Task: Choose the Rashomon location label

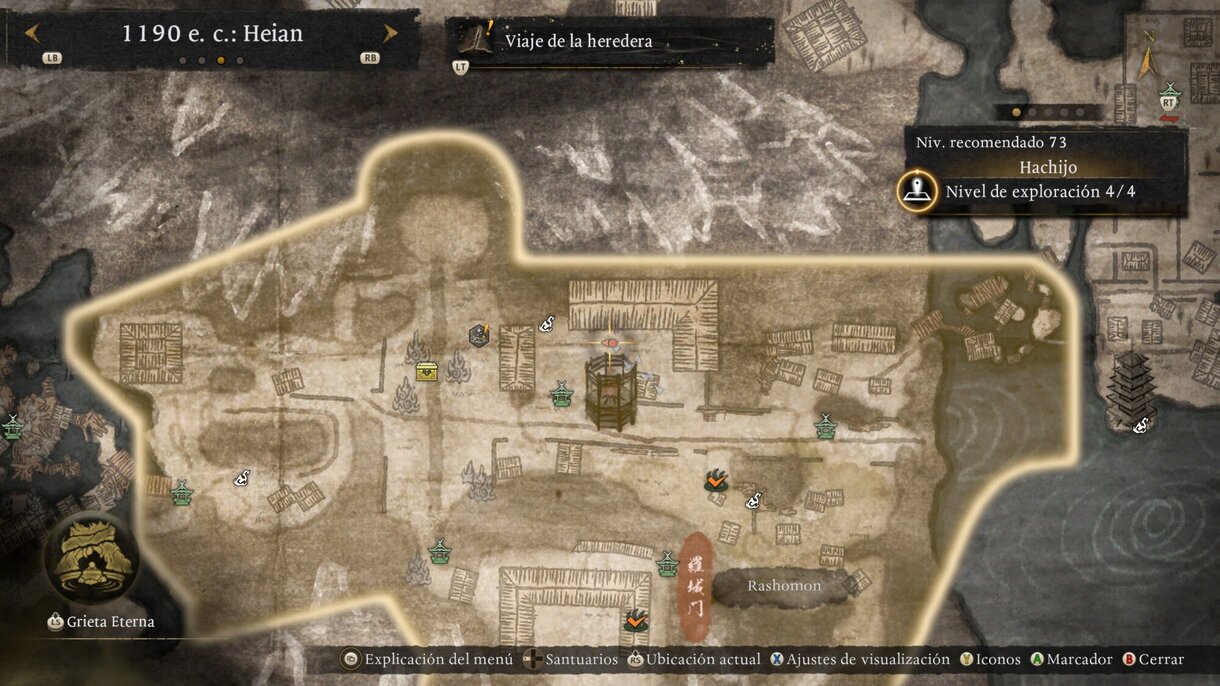Action: (784, 586)
